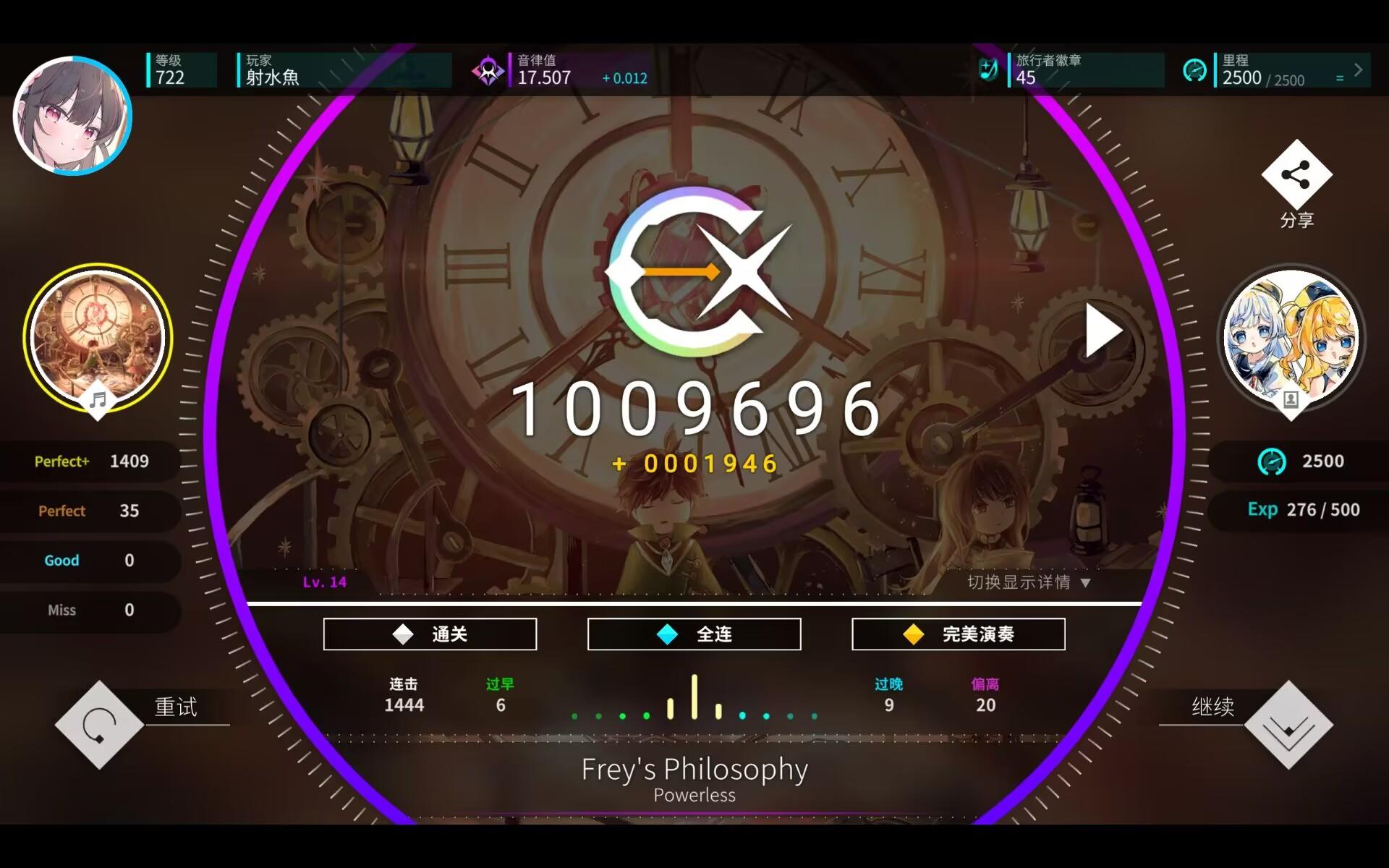1389x868 pixels.
Task: Click the EX grade emblem
Action: point(693,271)
